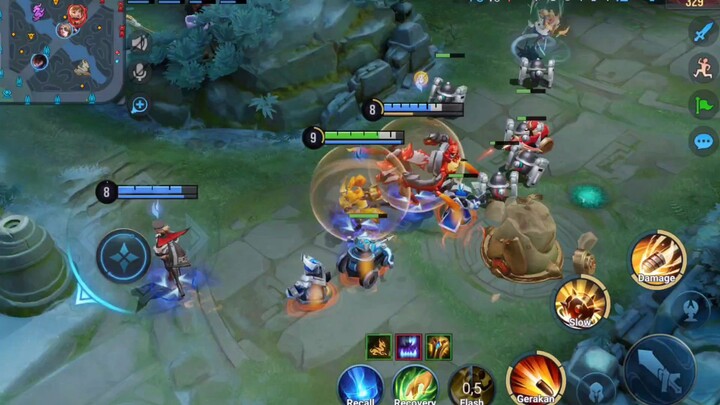This screenshot has height=405, width=720.
Task: Select the purple fanged mask item icon
Action: [408, 346]
